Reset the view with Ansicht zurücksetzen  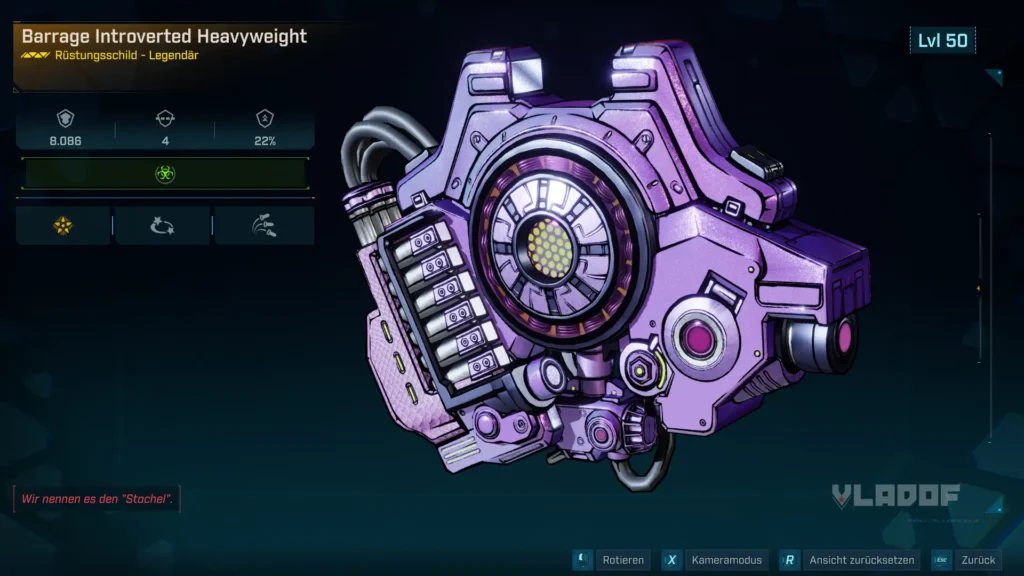coord(848,560)
